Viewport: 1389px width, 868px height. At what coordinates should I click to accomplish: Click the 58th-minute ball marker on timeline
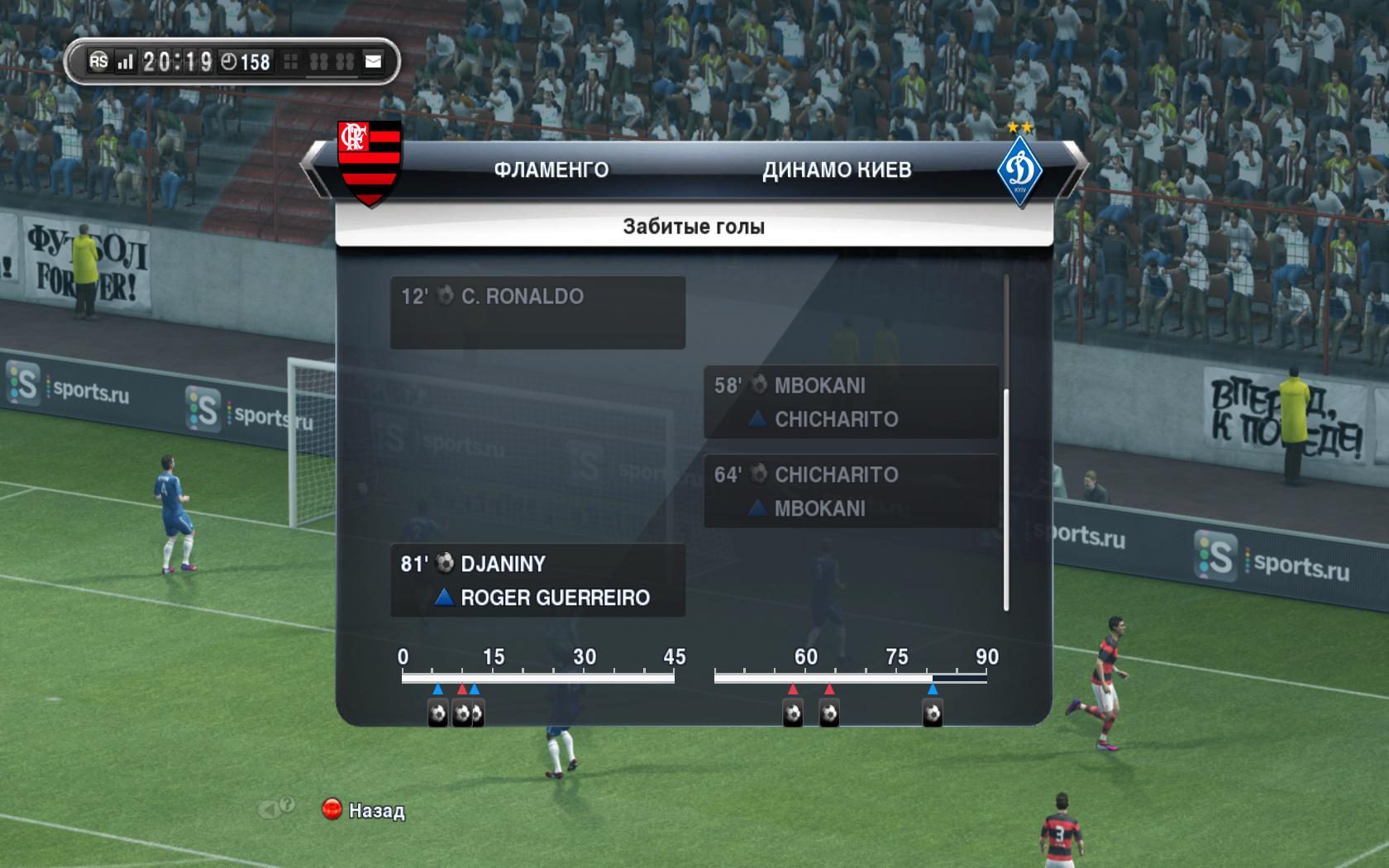point(793,713)
